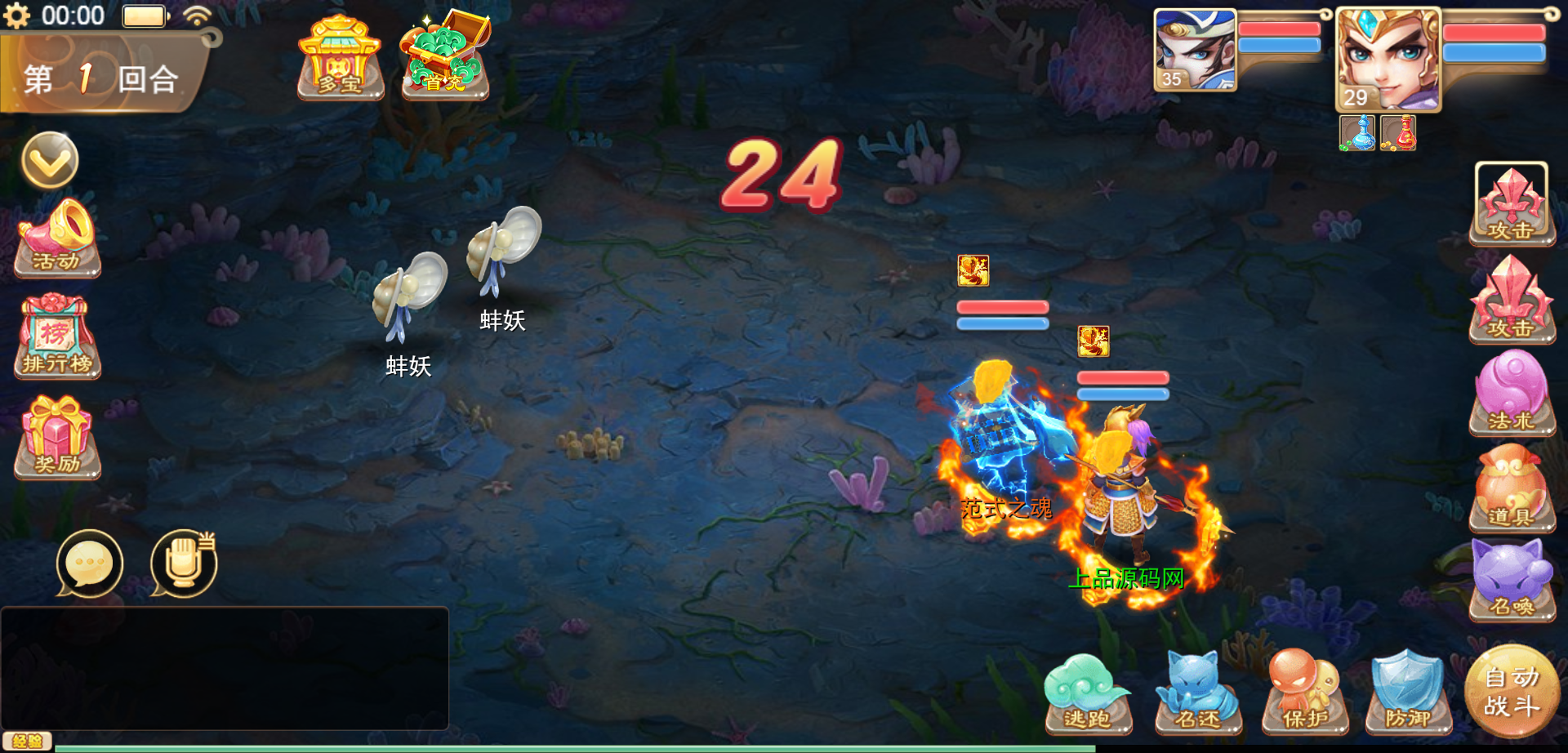Activate the microphone voice chat button
The image size is (1568, 753).
[184, 563]
